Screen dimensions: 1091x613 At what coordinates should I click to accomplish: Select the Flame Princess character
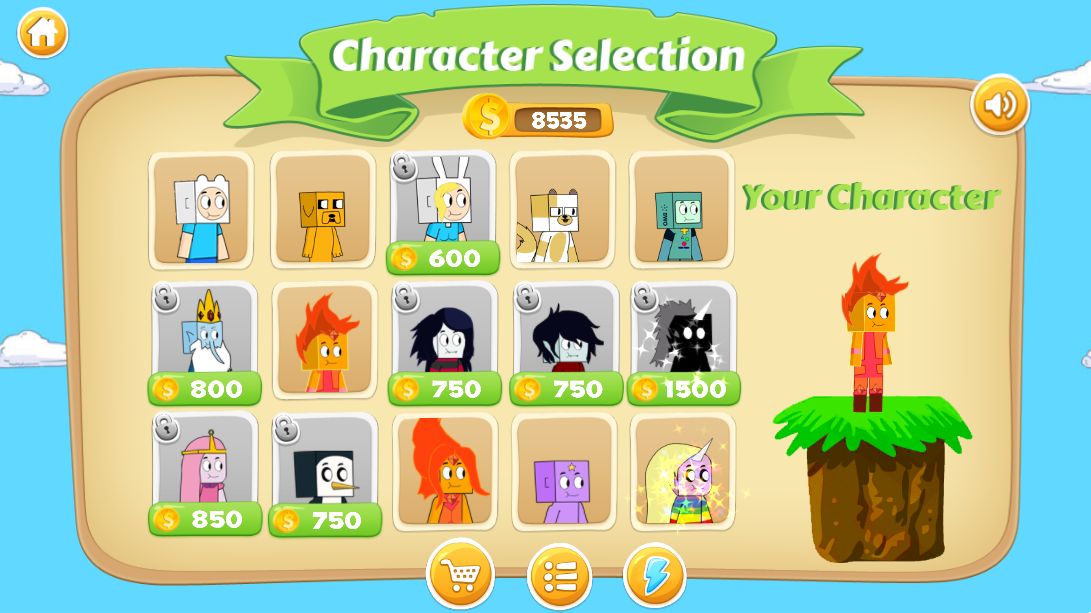pos(444,472)
